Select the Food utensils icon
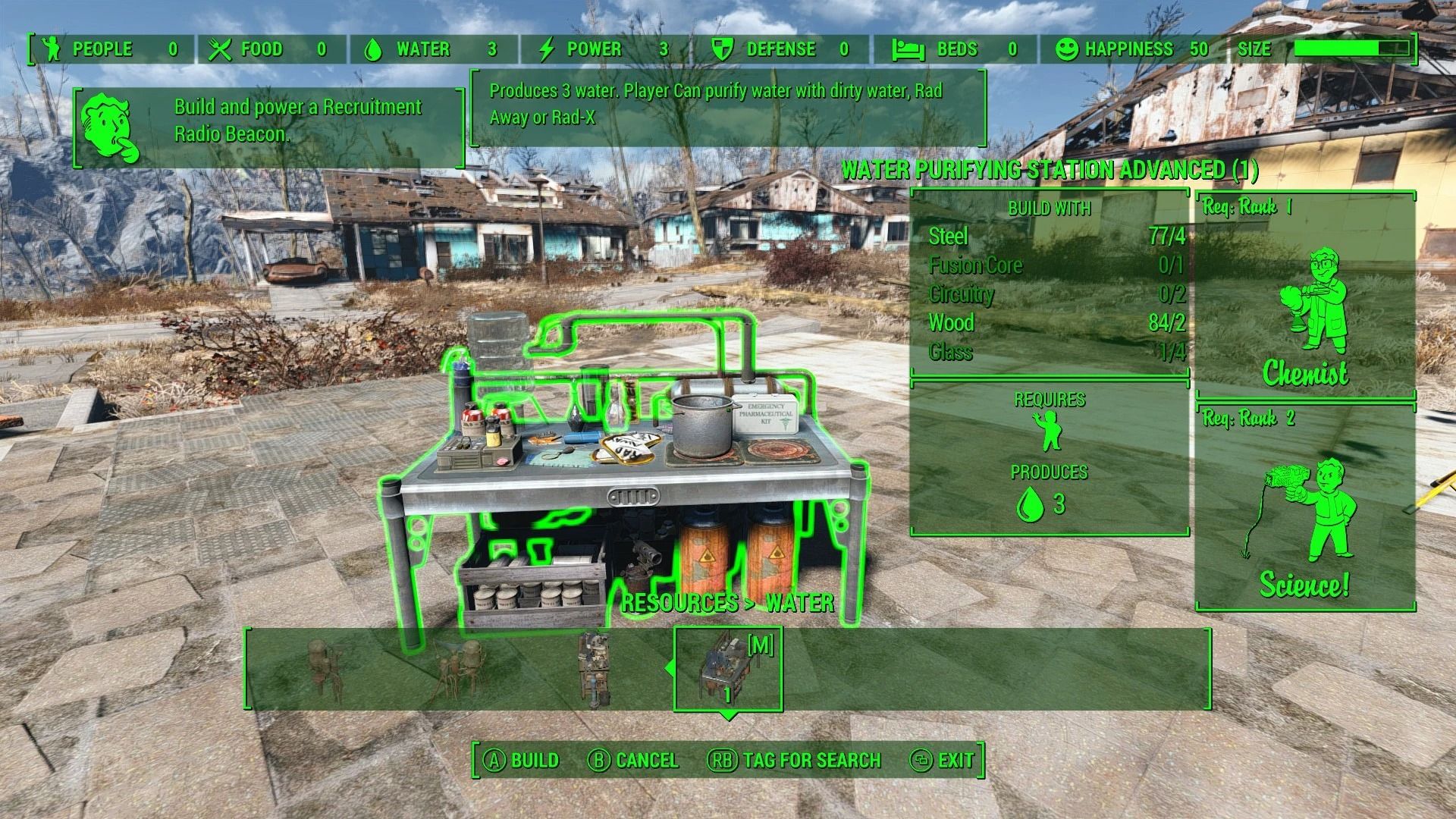This screenshot has width=1456, height=819. point(219,49)
